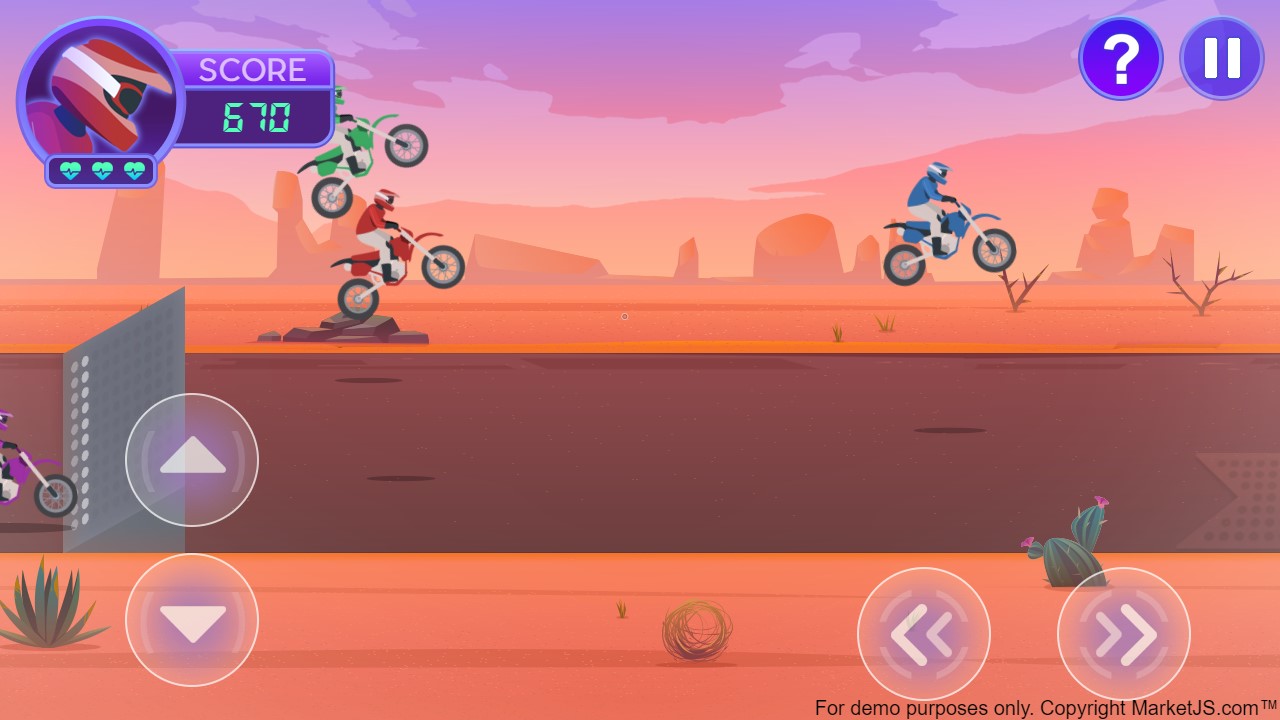
Task: Pause the game with the pause icon
Action: point(1221,58)
